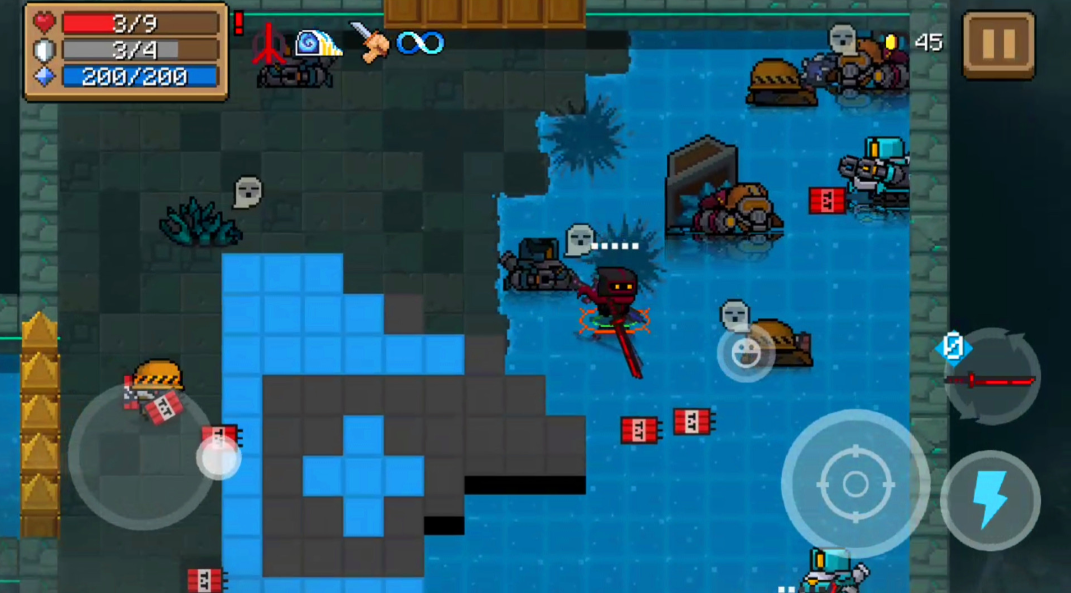Tap the virtual movement joystick knob

(219, 458)
